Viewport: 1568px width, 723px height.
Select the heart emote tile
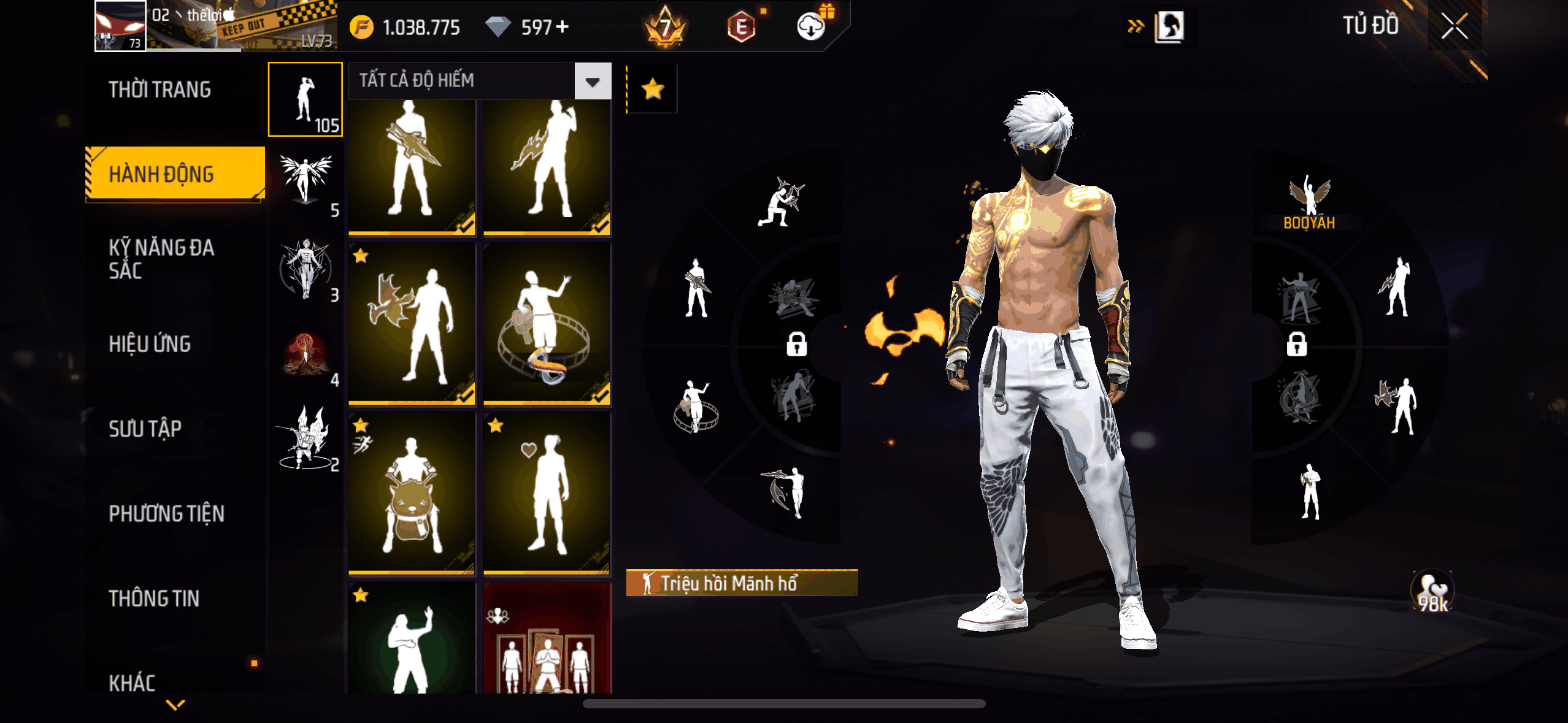547,494
